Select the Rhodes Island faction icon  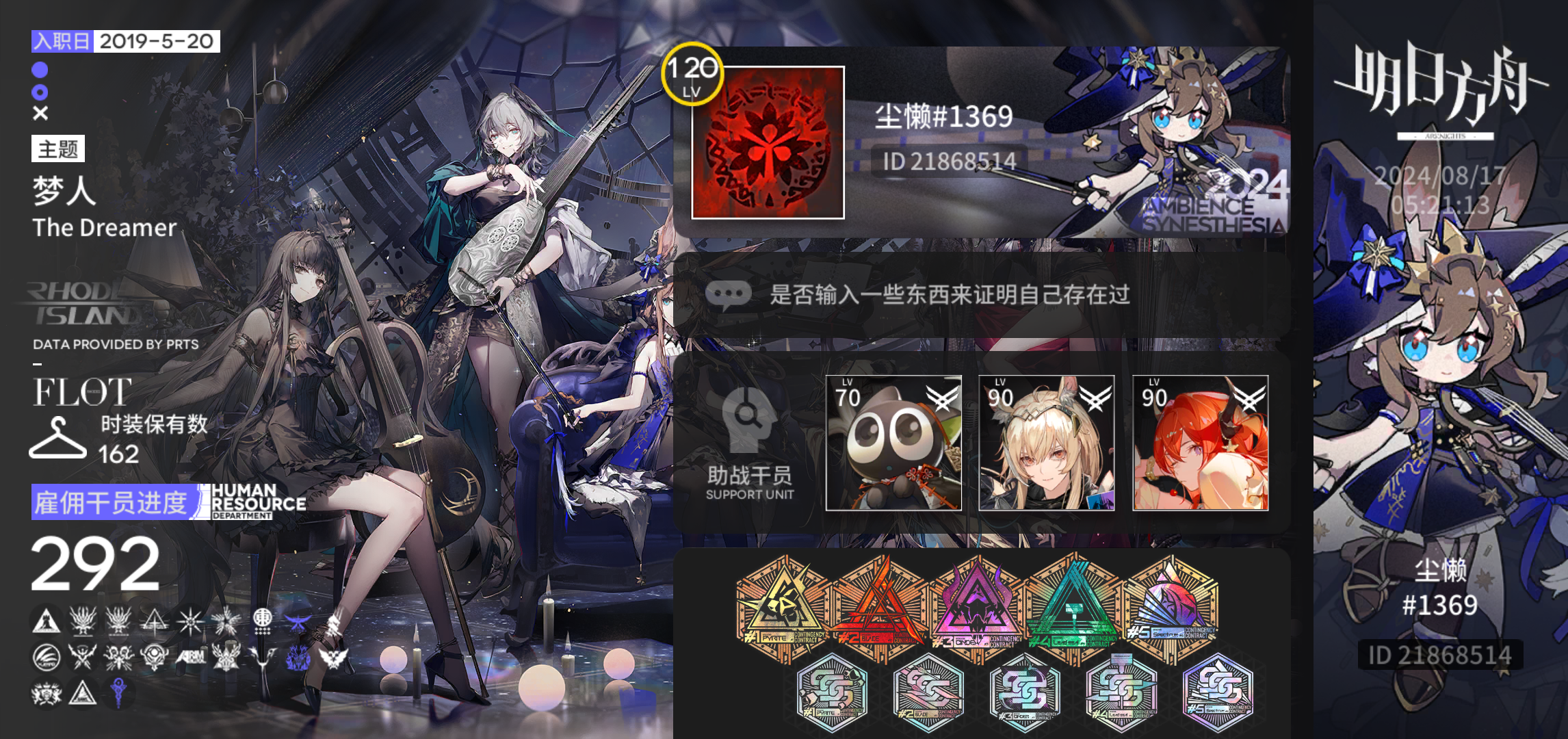[x=45, y=621]
